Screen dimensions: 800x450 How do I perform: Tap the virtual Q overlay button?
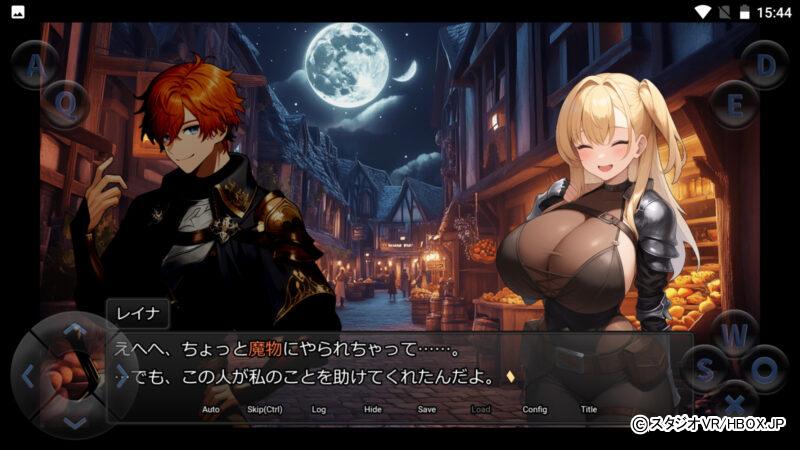click(65, 103)
